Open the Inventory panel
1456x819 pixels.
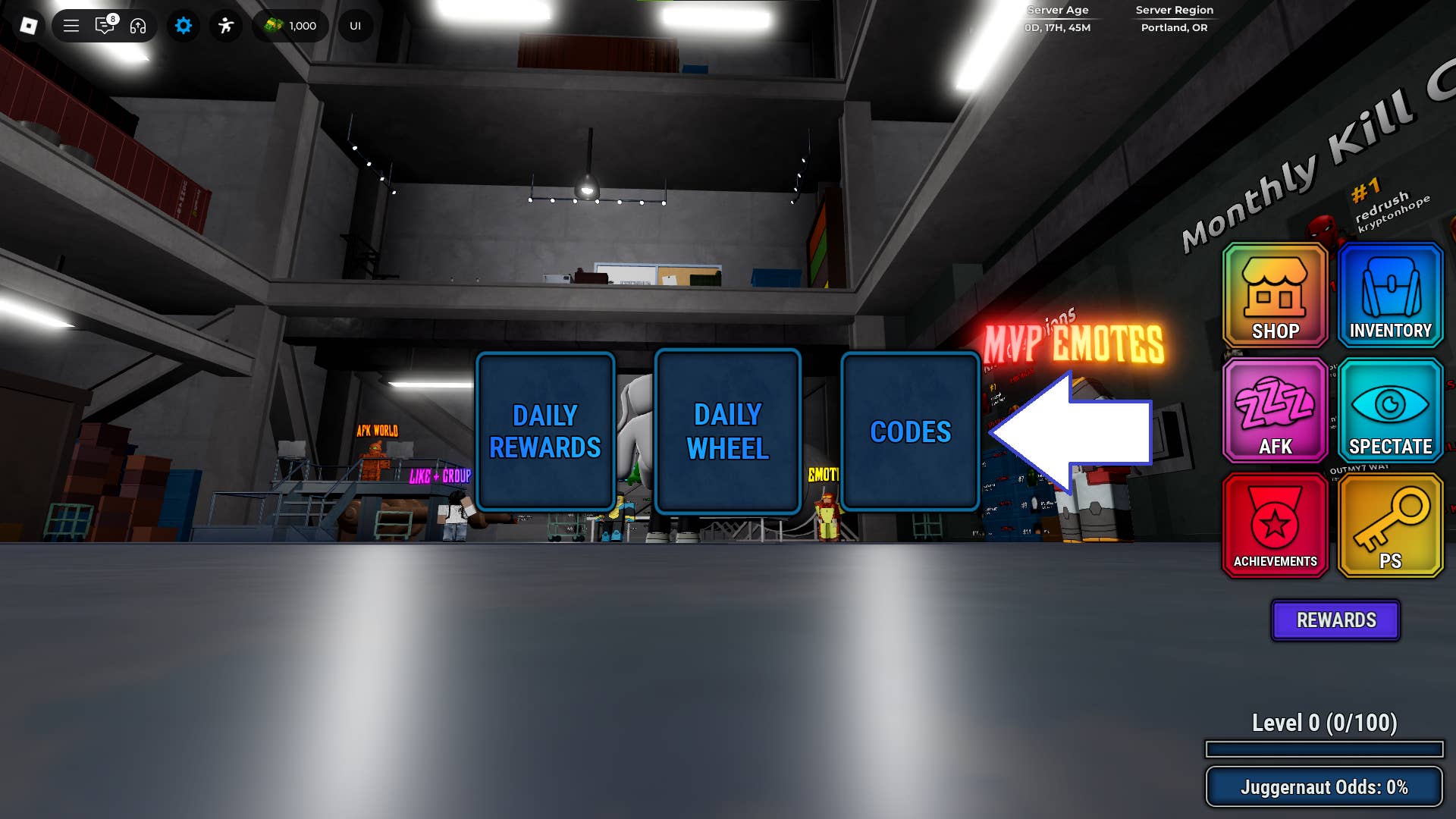coord(1390,296)
